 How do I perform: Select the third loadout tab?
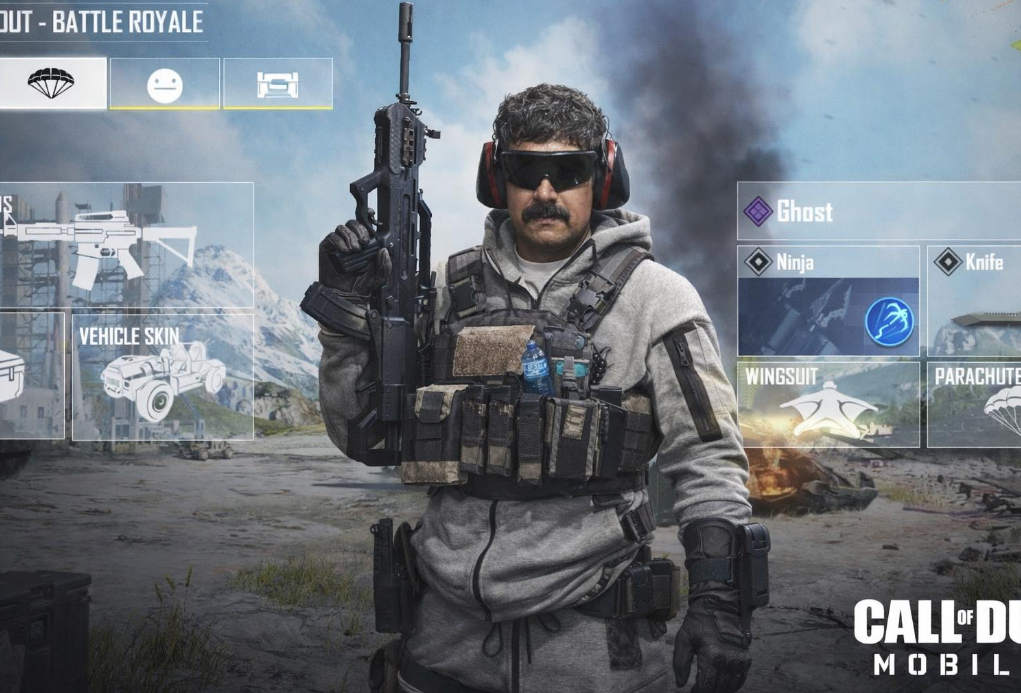[278, 84]
